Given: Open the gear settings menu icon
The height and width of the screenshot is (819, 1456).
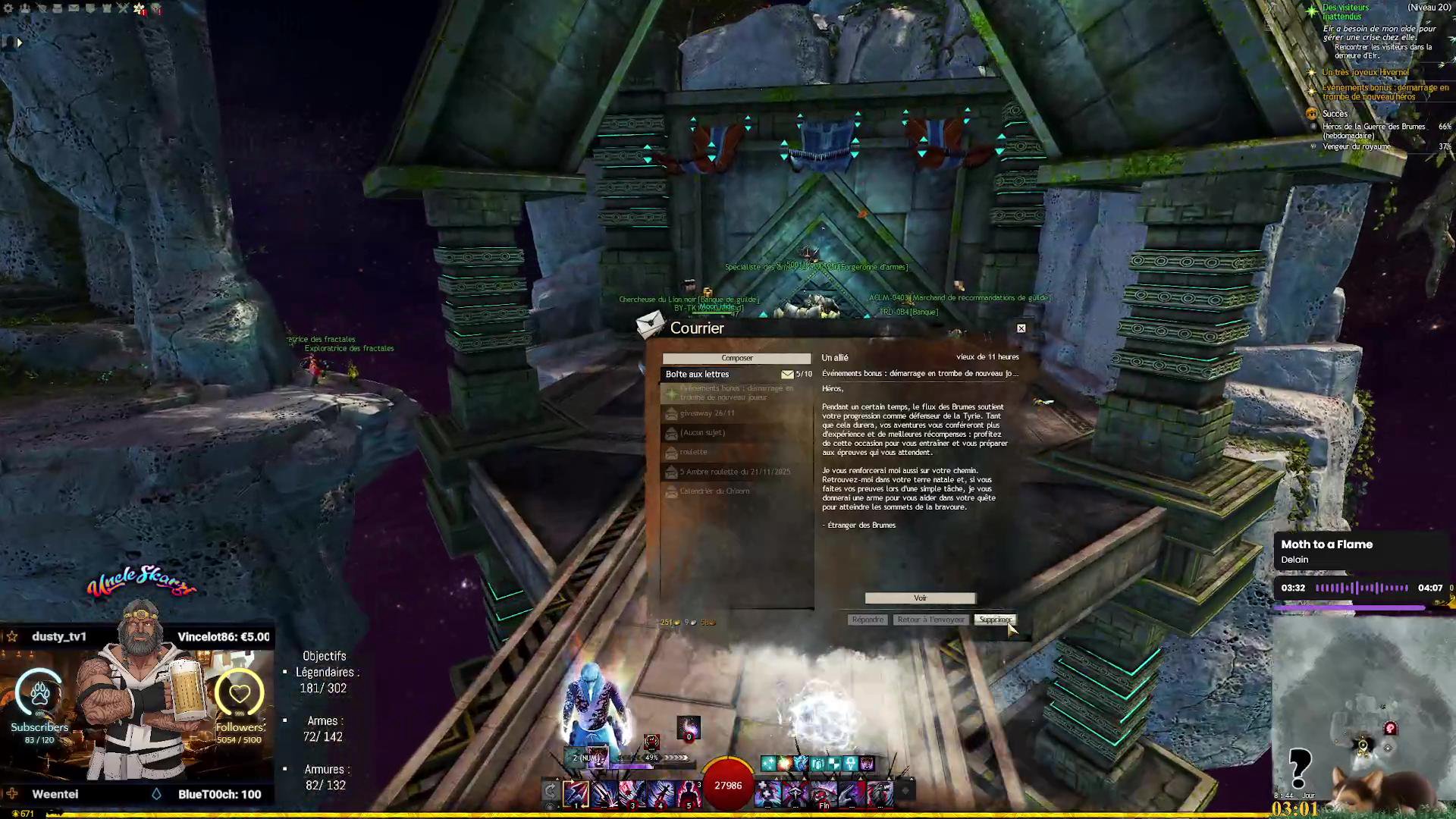Looking at the screenshot, I should [8, 8].
